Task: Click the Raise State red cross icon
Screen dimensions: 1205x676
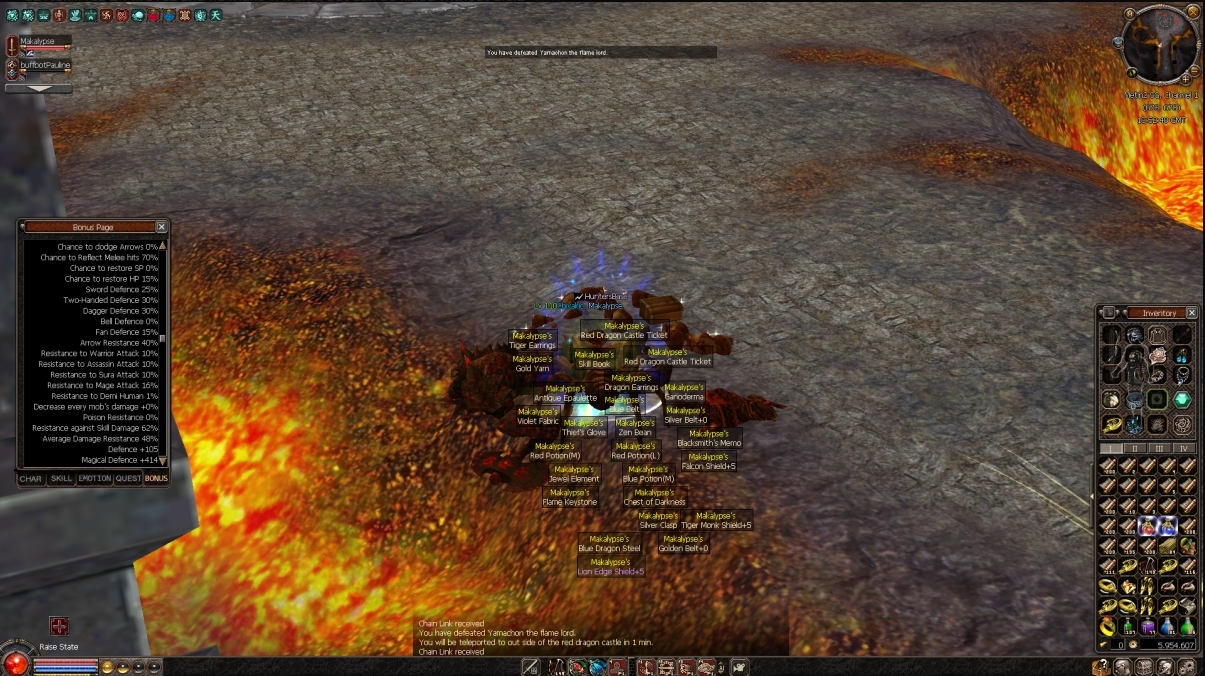Action: click(x=59, y=627)
